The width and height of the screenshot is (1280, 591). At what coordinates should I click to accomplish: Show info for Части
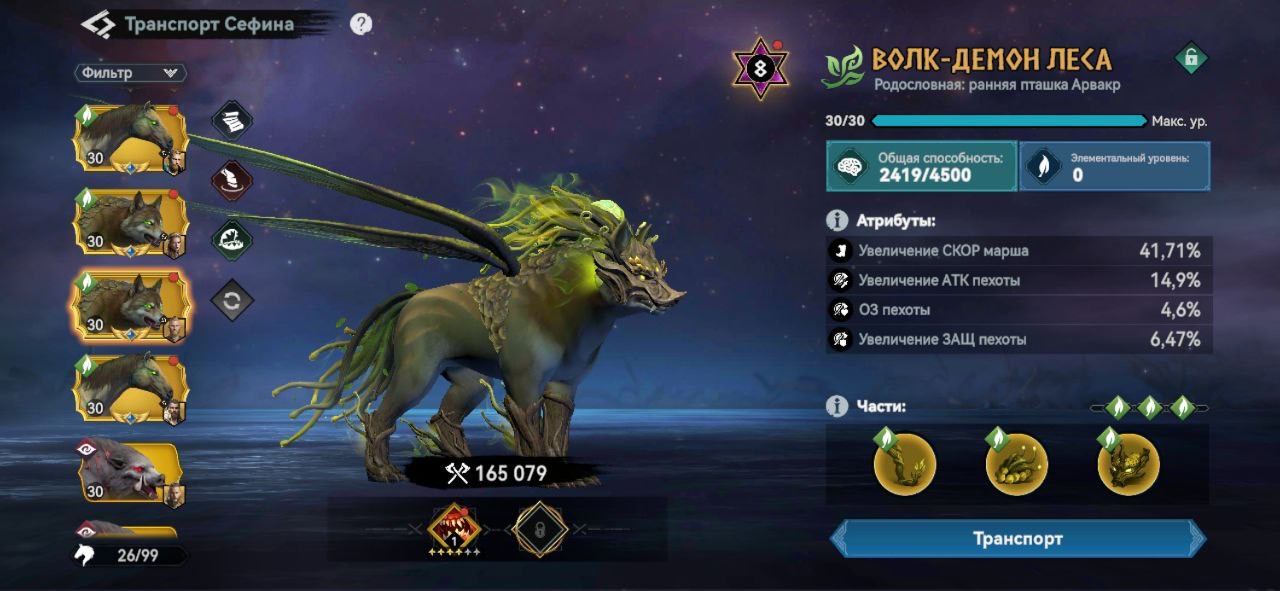[x=837, y=406]
